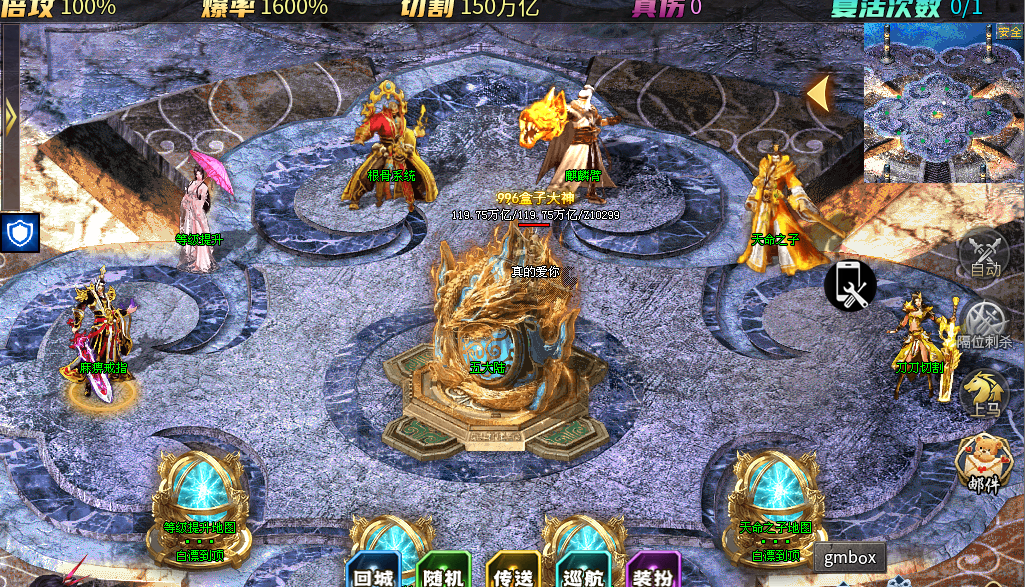
Task: Open the minimap
Action: pos(943,103)
